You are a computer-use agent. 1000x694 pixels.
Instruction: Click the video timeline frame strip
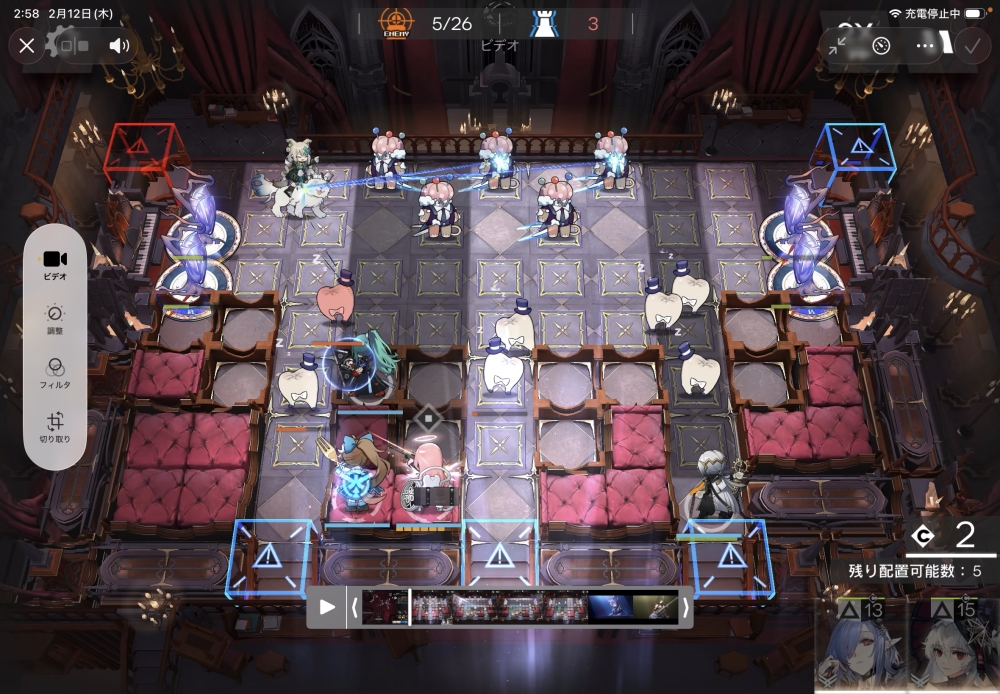click(520, 607)
